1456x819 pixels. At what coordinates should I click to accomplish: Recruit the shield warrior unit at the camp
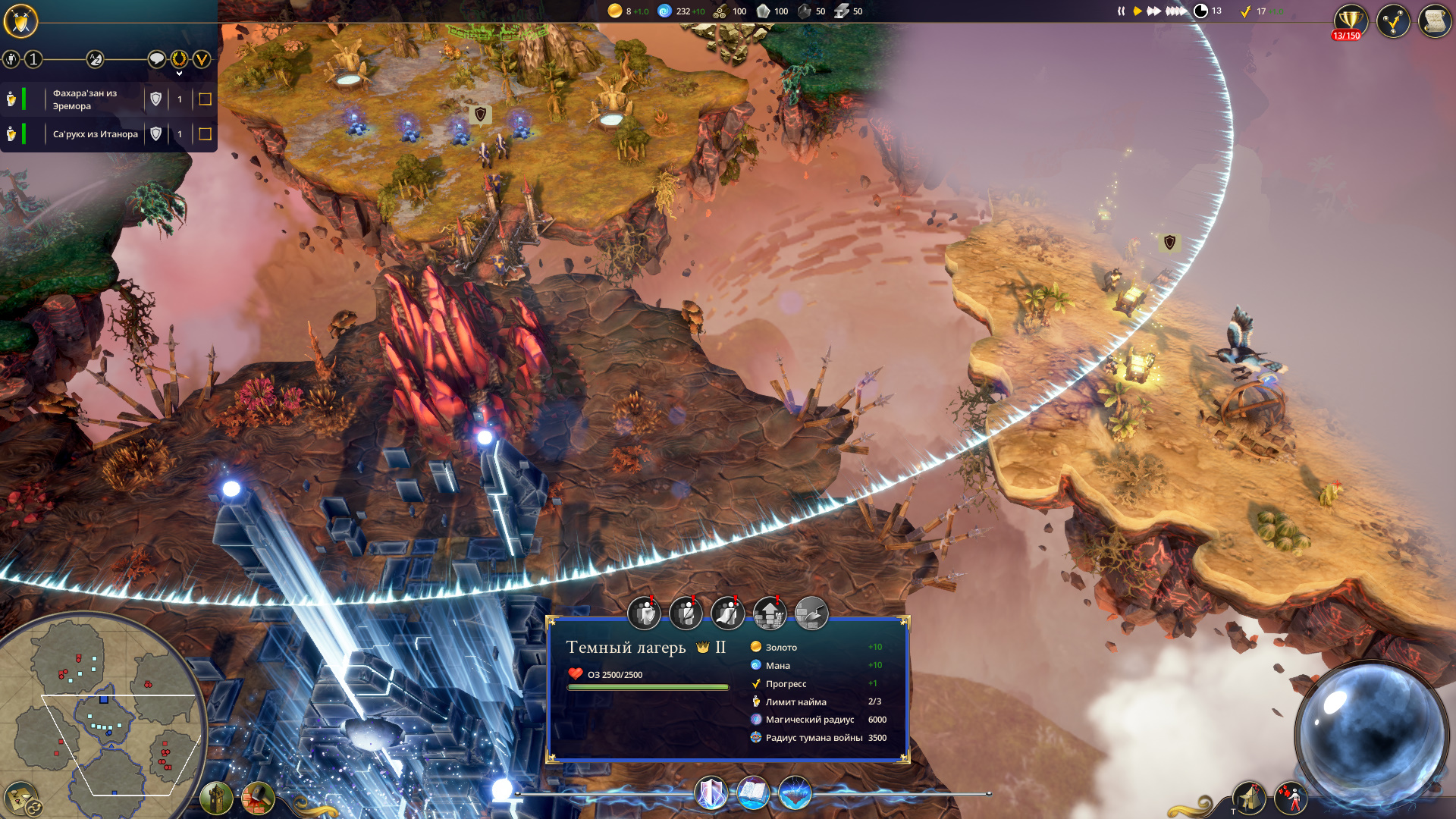pos(645,613)
